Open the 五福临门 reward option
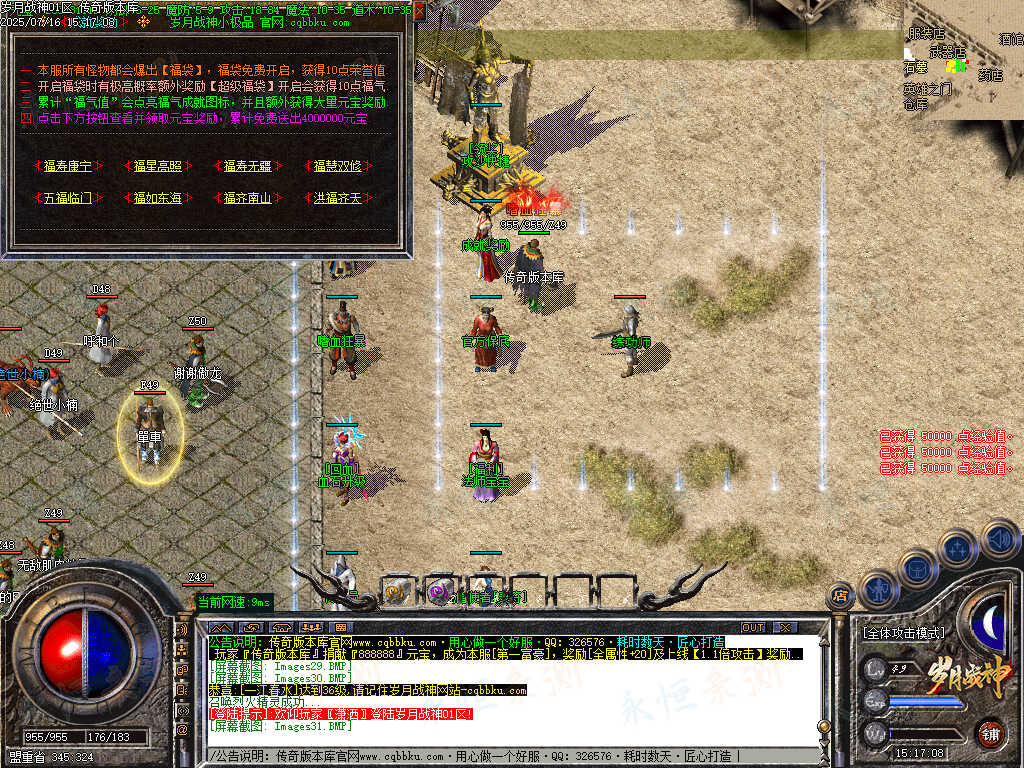The height and width of the screenshot is (768, 1024). (67, 198)
